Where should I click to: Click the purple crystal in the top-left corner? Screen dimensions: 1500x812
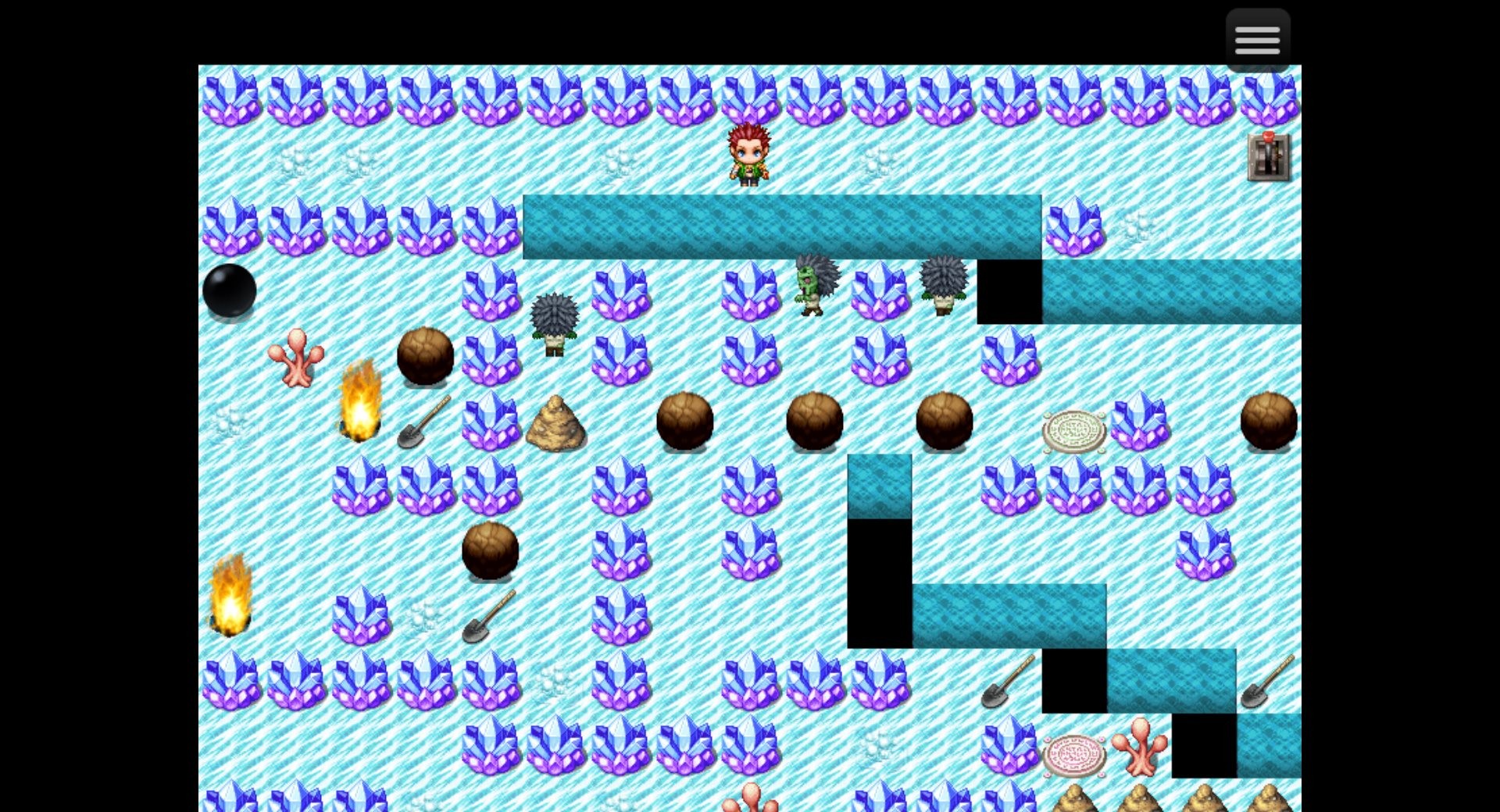tap(230, 98)
